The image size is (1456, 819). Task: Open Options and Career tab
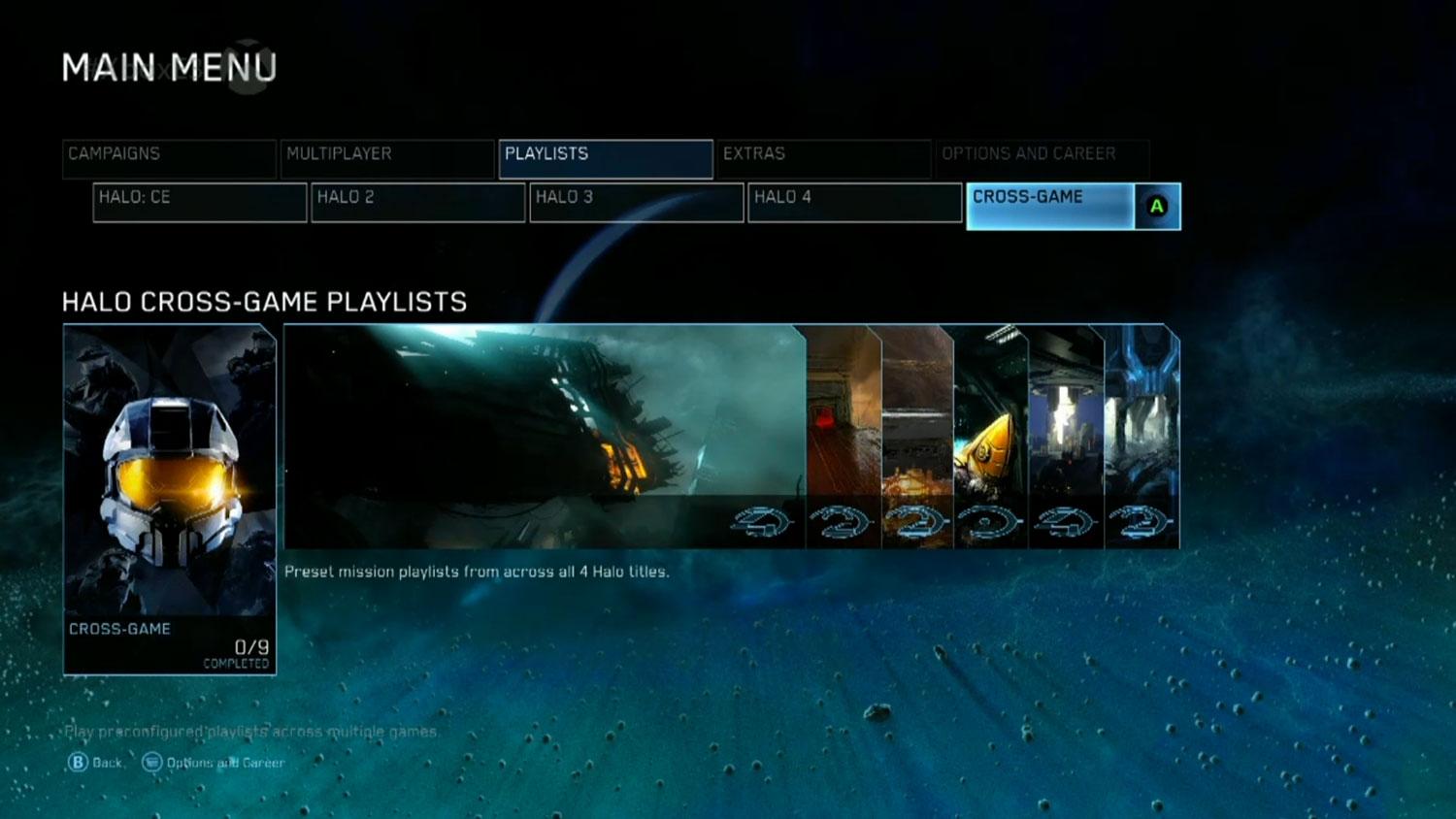(1042, 158)
